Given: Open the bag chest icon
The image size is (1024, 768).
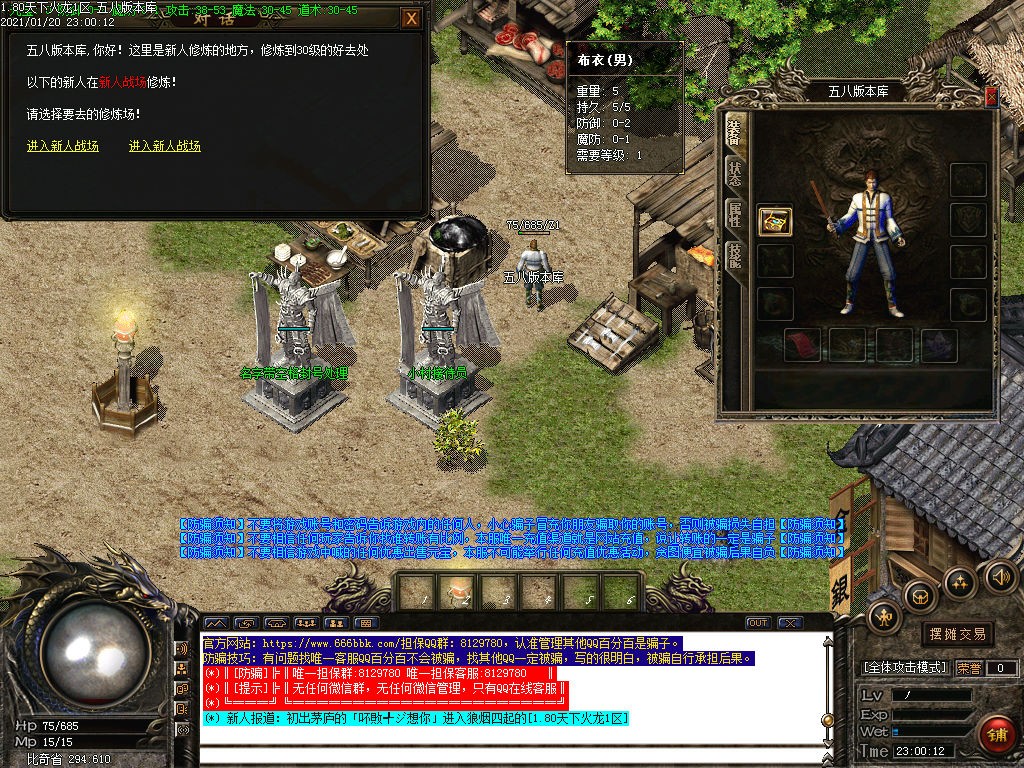Looking at the screenshot, I should (919, 596).
